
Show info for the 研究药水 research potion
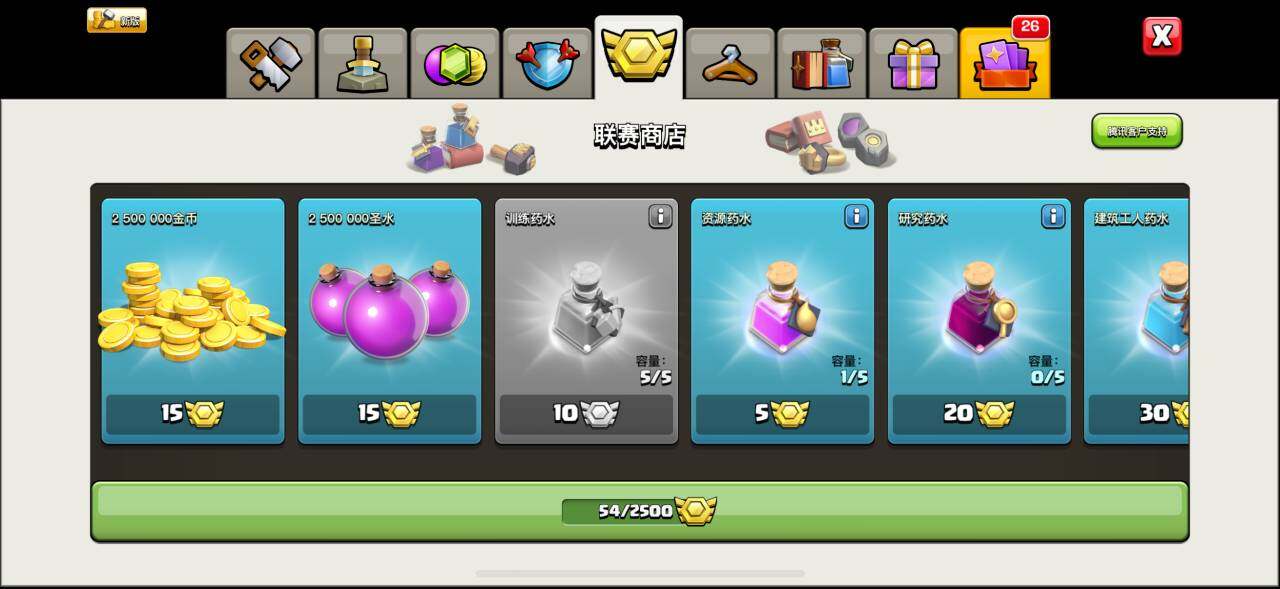pyautogui.click(x=1053, y=216)
